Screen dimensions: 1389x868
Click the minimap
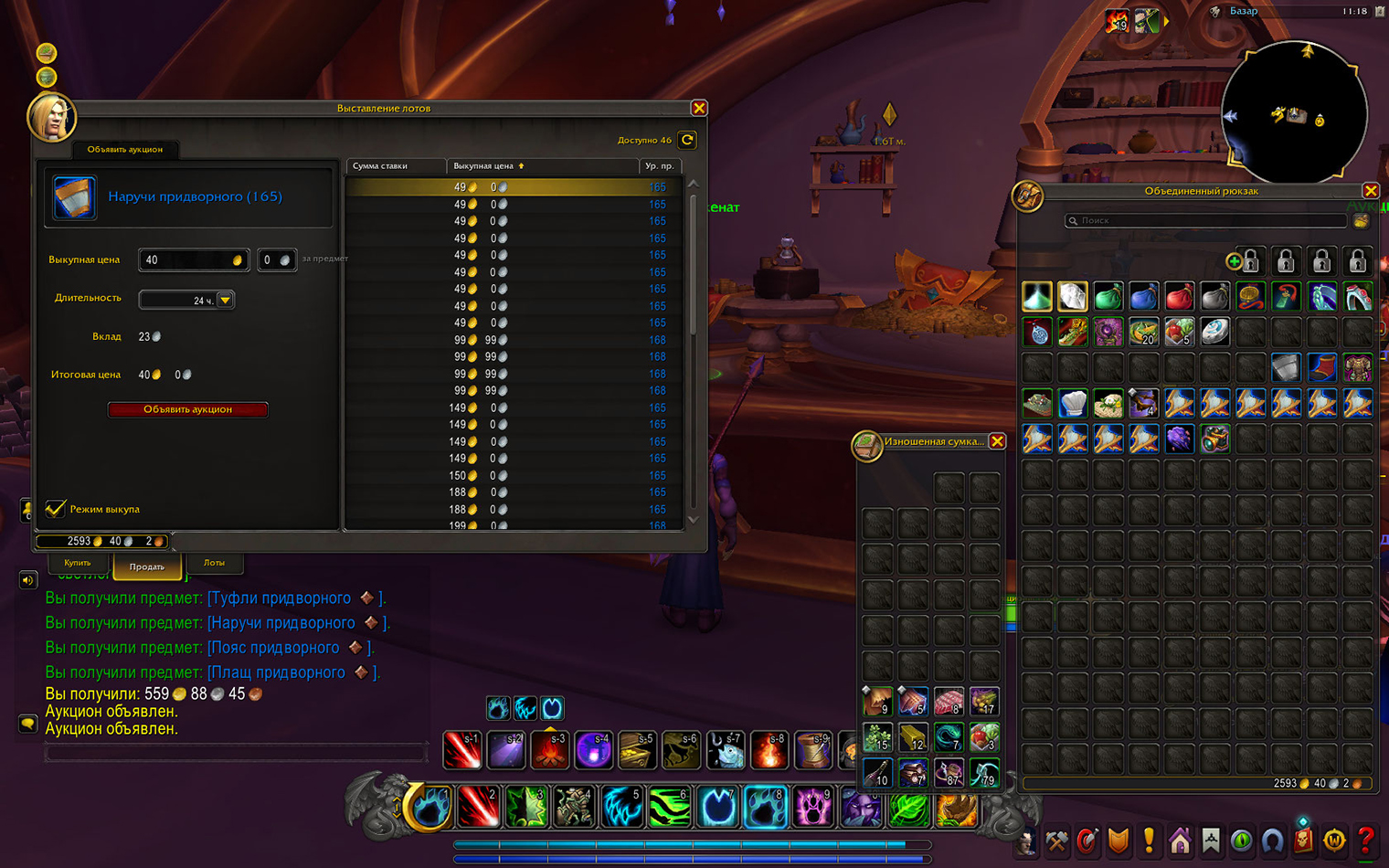click(x=1294, y=111)
